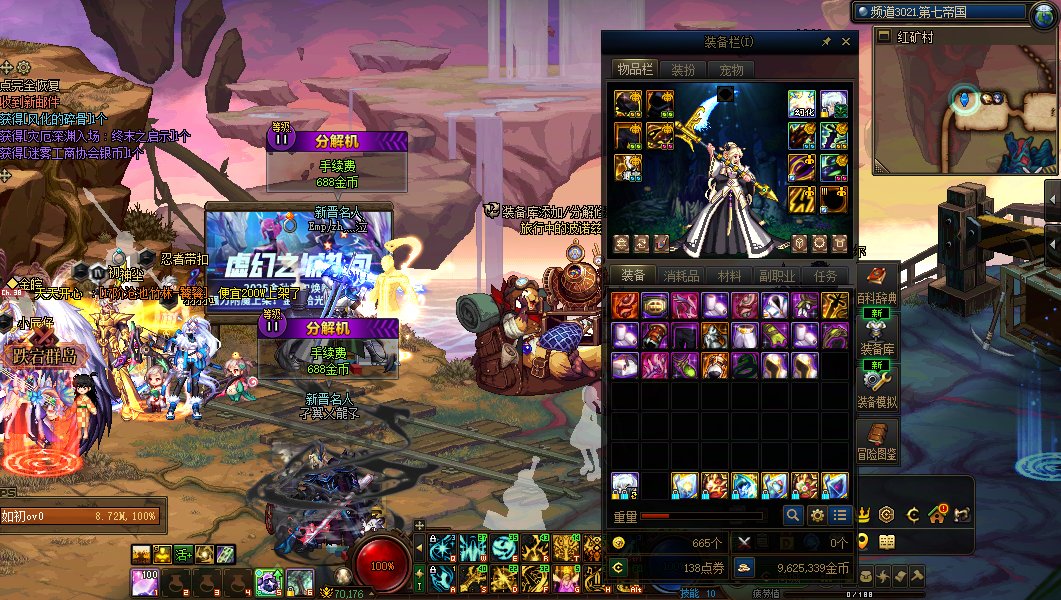This screenshot has width=1061, height=600.
Task: Open the 宠物 pet tab
Action: pyautogui.click(x=731, y=70)
